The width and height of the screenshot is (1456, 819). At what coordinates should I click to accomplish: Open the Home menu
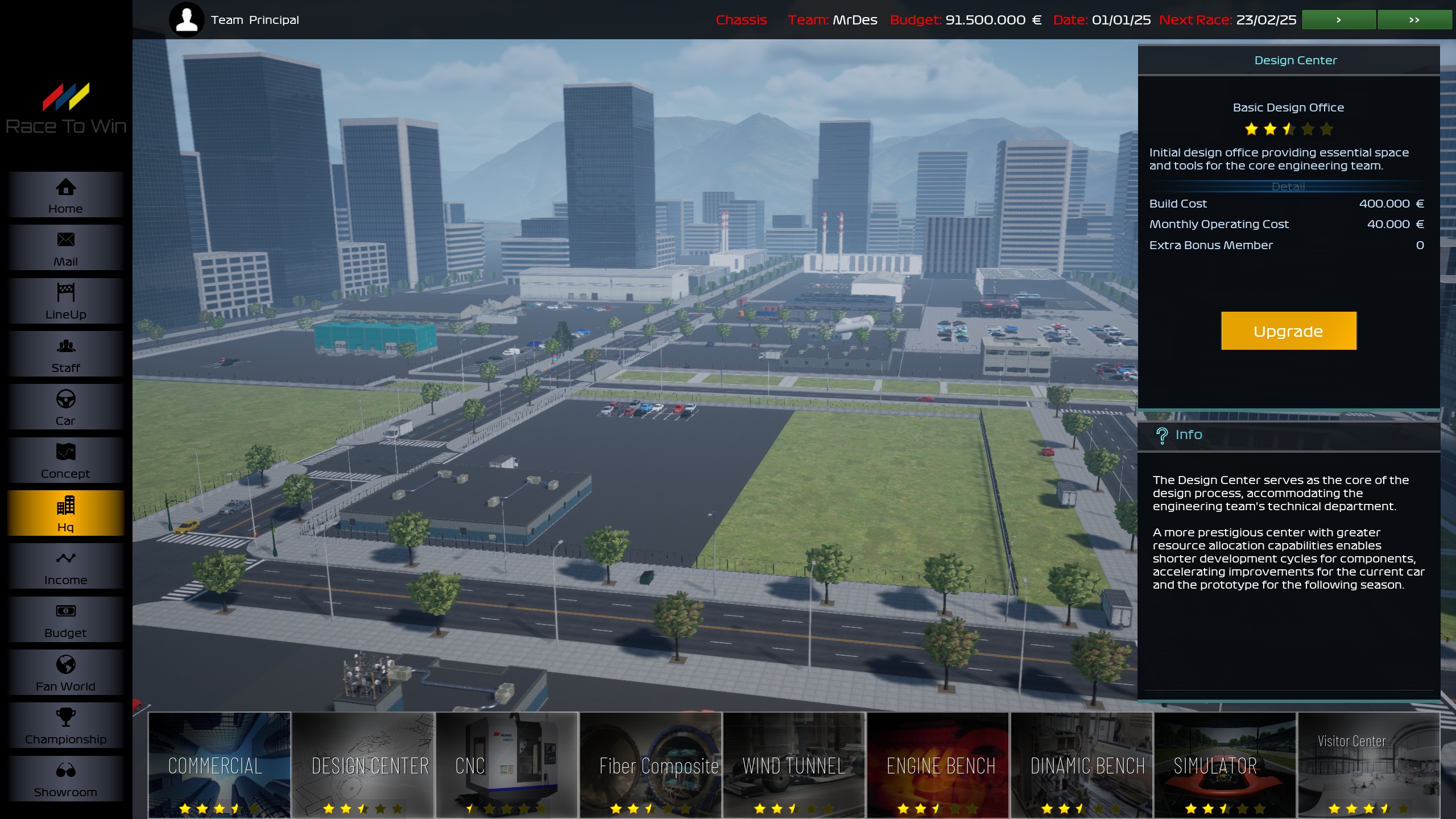65,195
